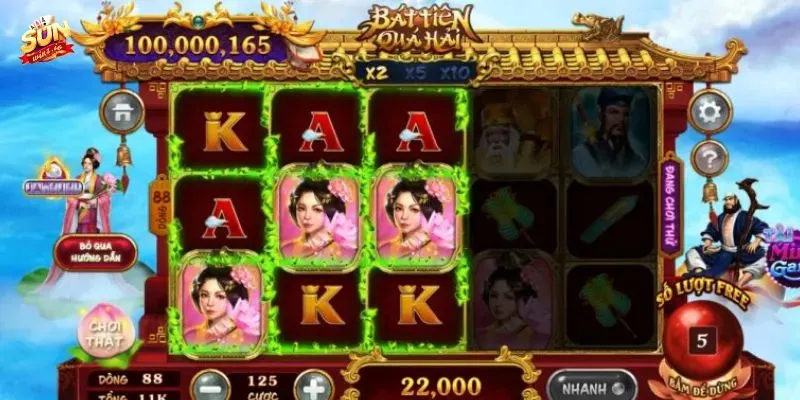Click the Bỏ Qua Hướng Dẫn button
The image size is (800, 400).
96,252
